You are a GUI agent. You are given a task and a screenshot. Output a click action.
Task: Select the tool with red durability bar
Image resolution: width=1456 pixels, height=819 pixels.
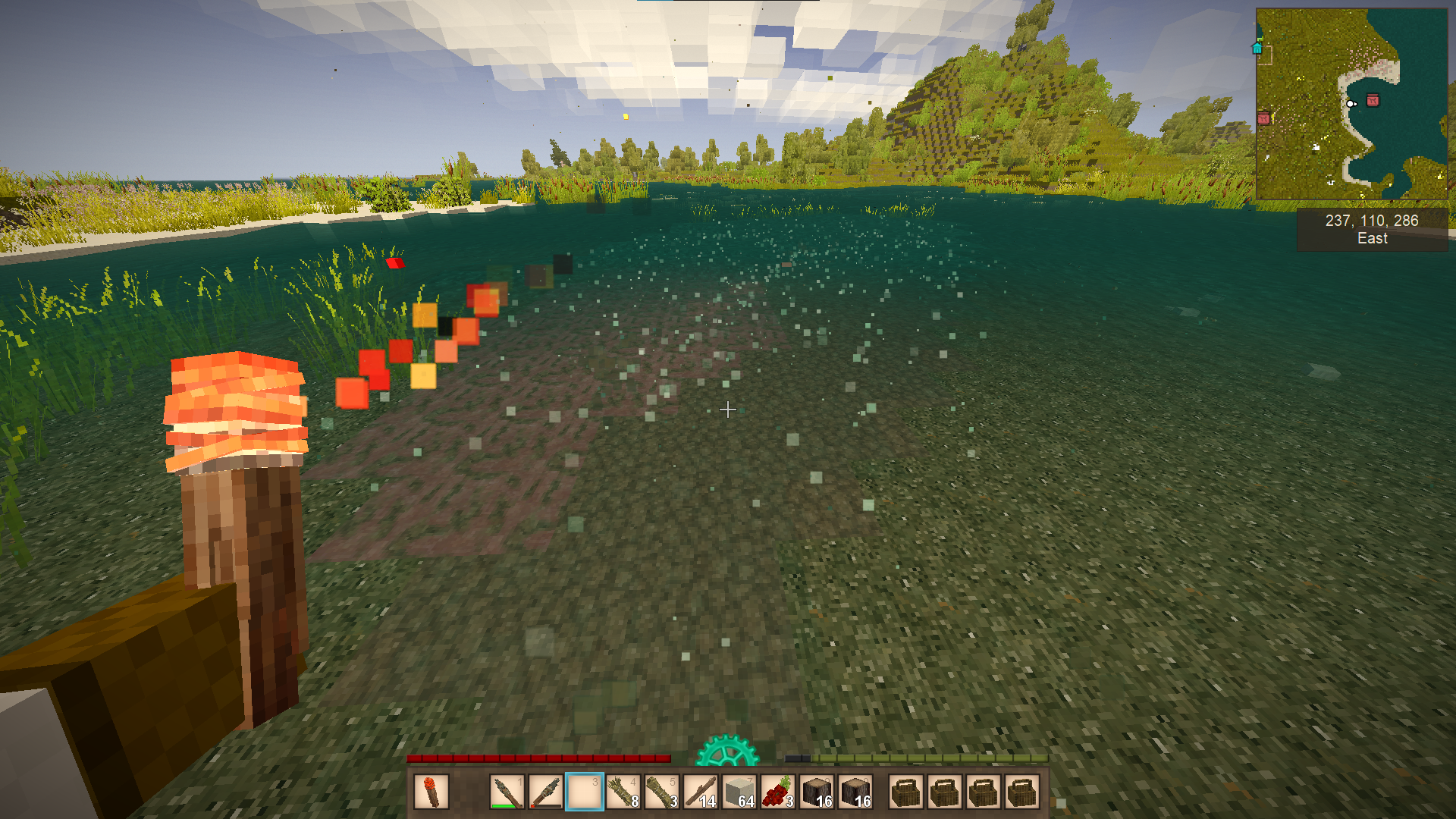click(x=545, y=792)
